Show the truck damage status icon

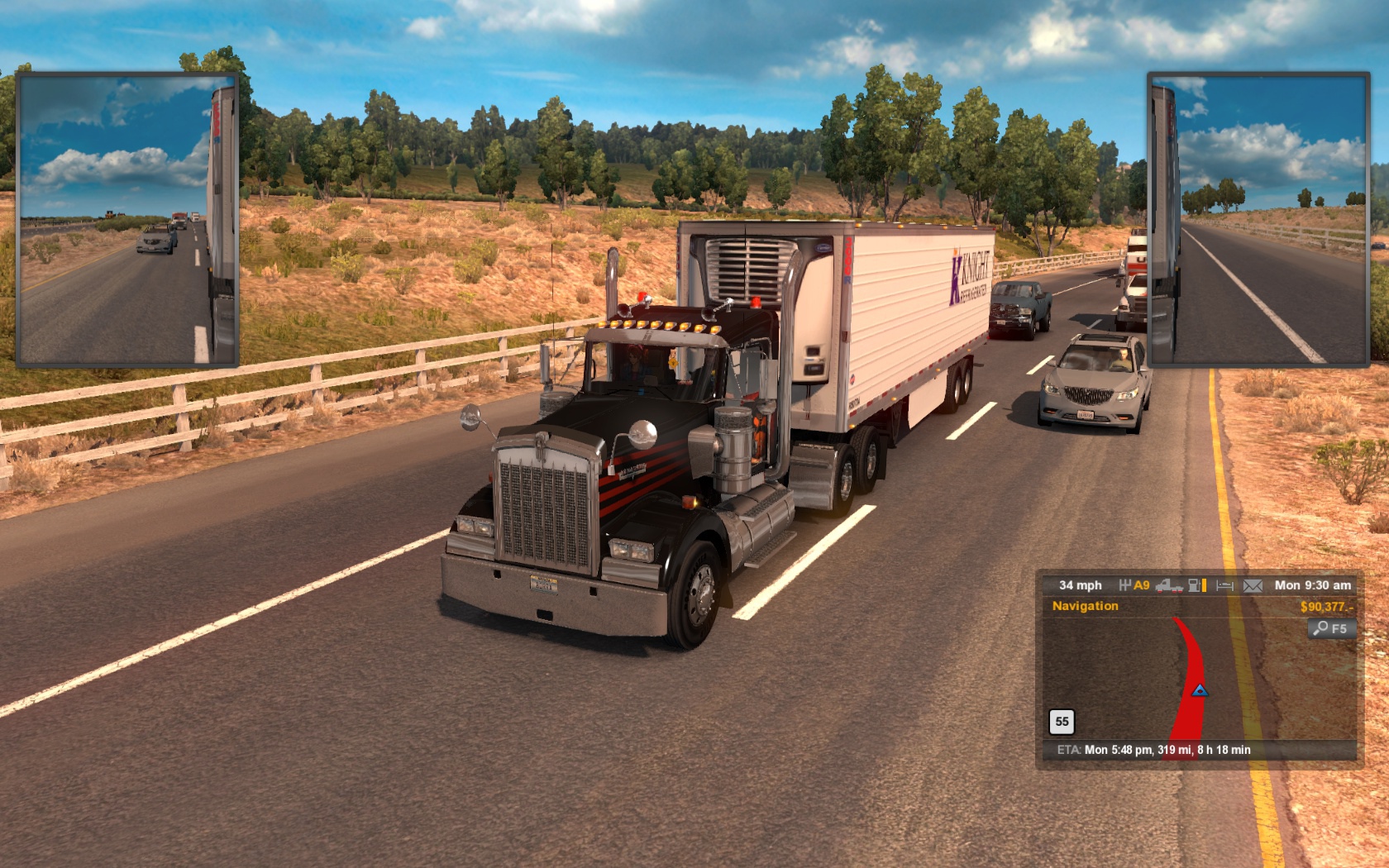(x=1168, y=585)
